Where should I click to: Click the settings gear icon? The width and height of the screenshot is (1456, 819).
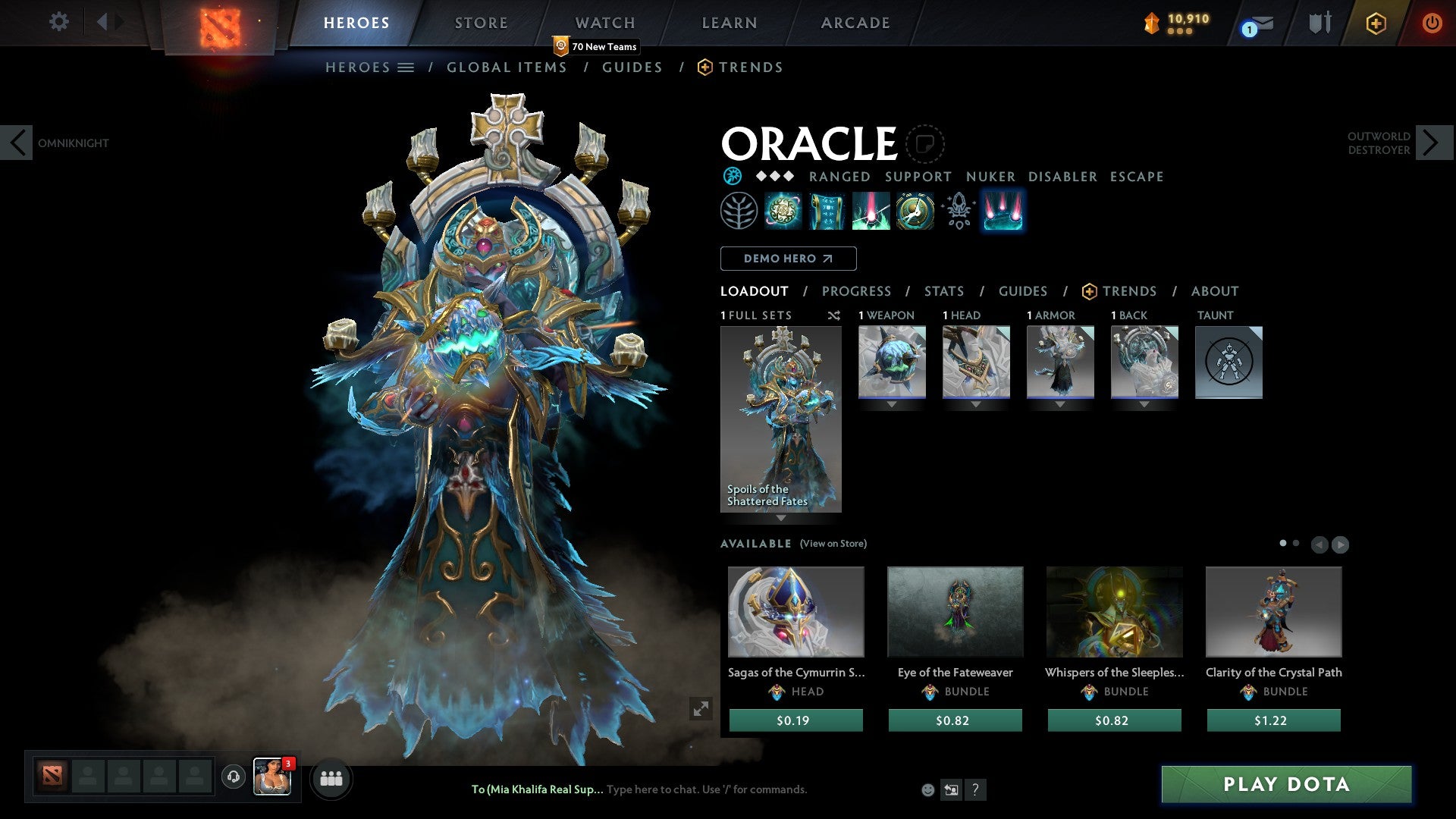58,22
